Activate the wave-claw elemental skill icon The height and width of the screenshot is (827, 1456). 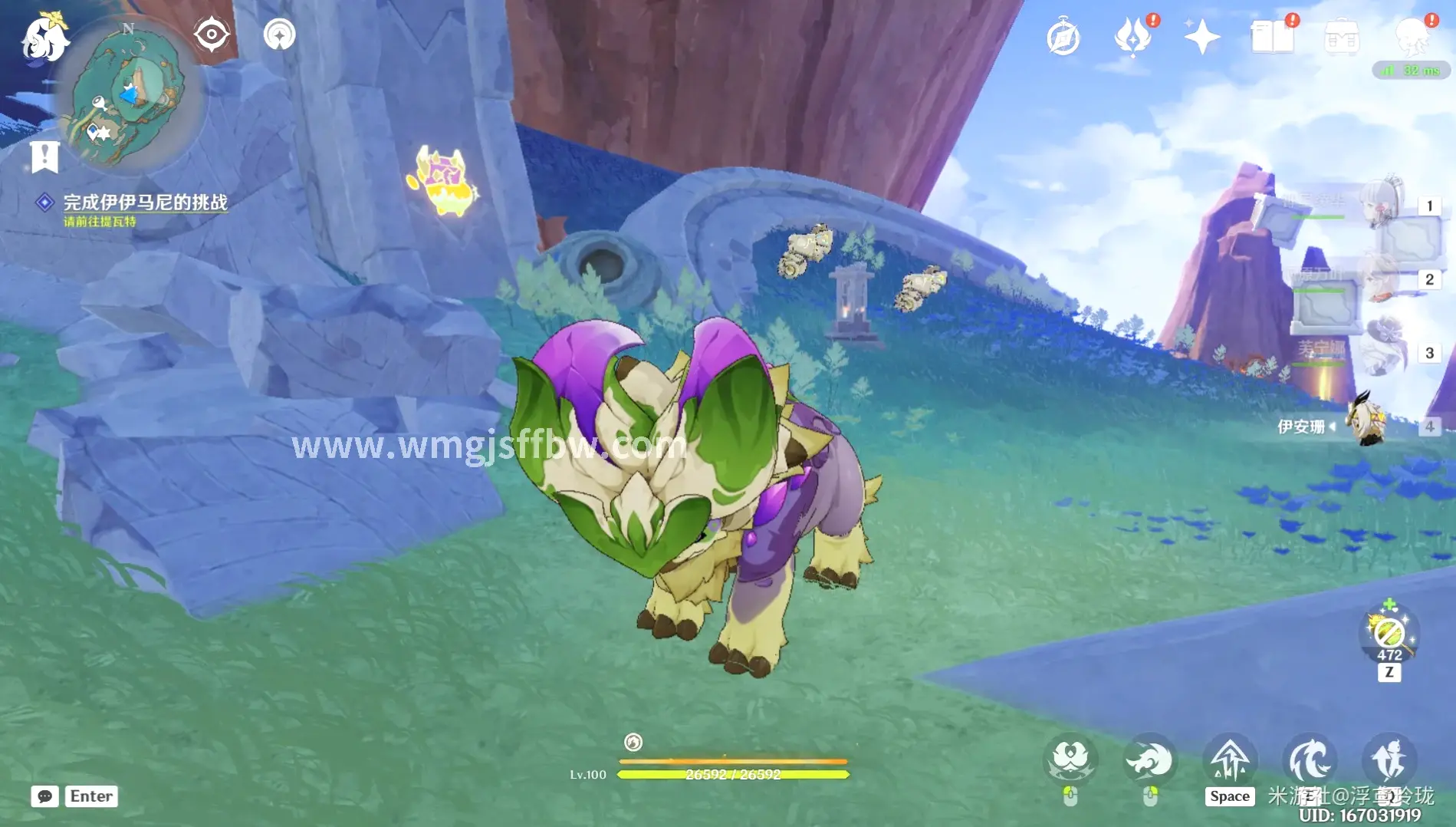[x=1309, y=761]
